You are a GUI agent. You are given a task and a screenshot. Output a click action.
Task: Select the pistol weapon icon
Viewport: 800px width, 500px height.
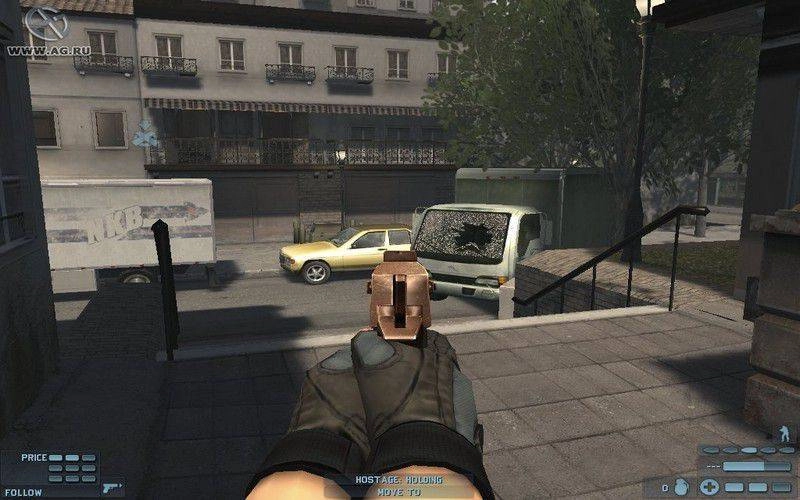tap(111, 488)
